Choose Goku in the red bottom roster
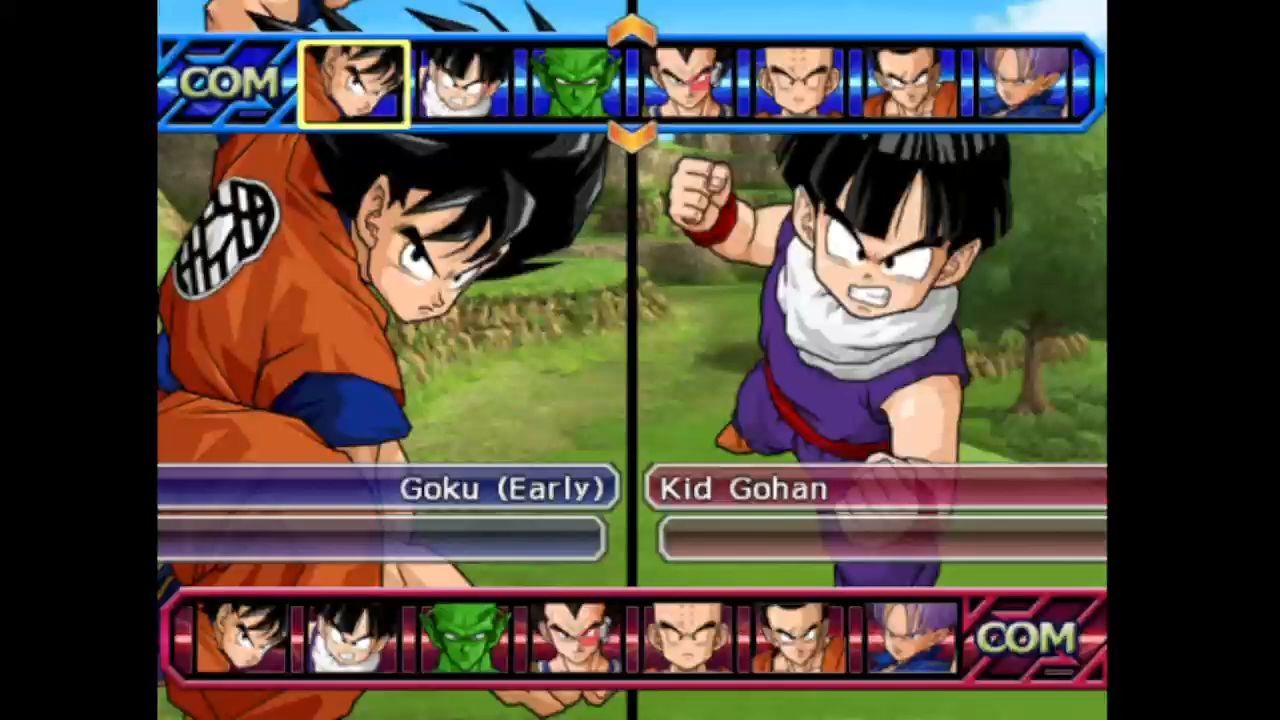The image size is (1280, 720). coord(240,638)
